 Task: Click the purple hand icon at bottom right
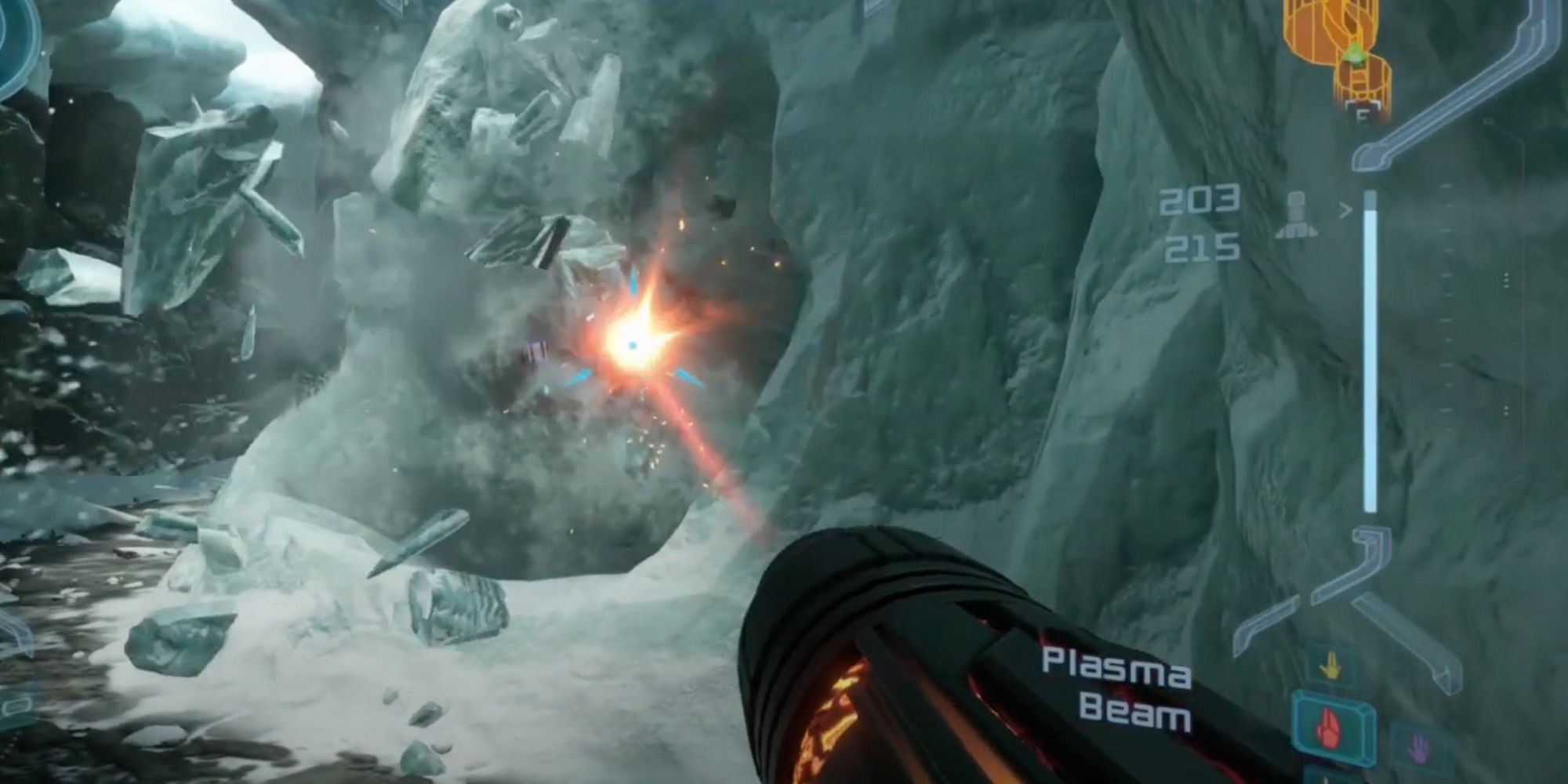coord(1419,747)
